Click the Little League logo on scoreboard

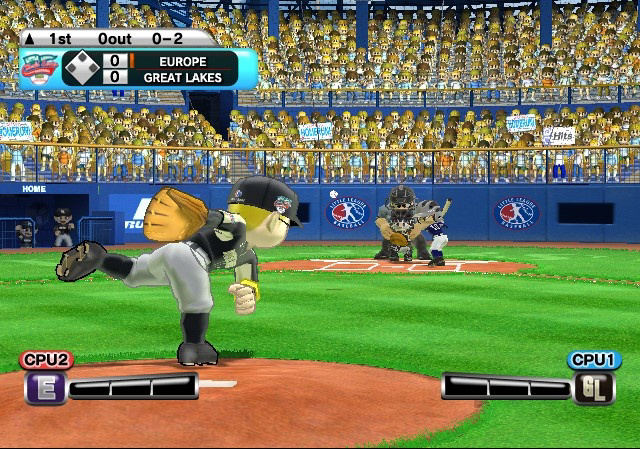click(x=38, y=68)
